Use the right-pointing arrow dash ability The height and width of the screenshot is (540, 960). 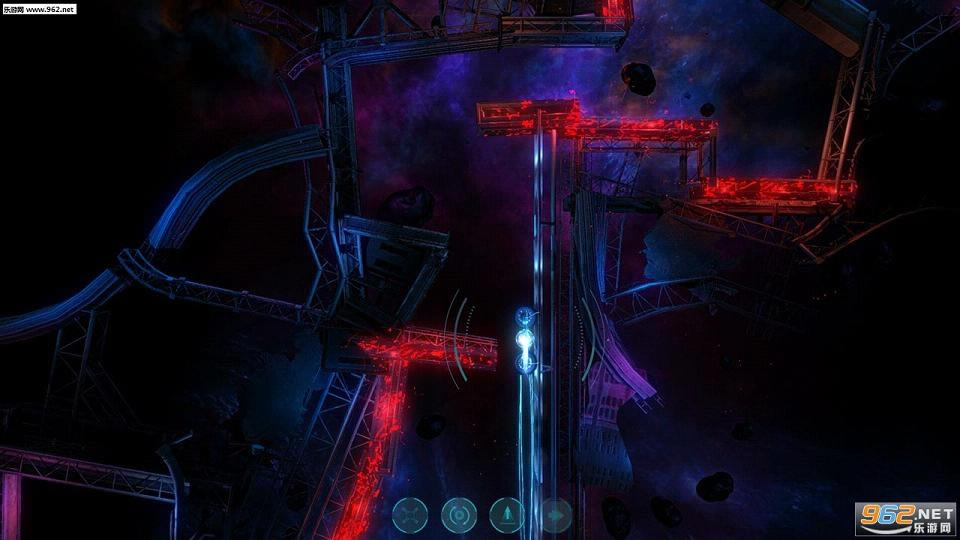point(555,515)
